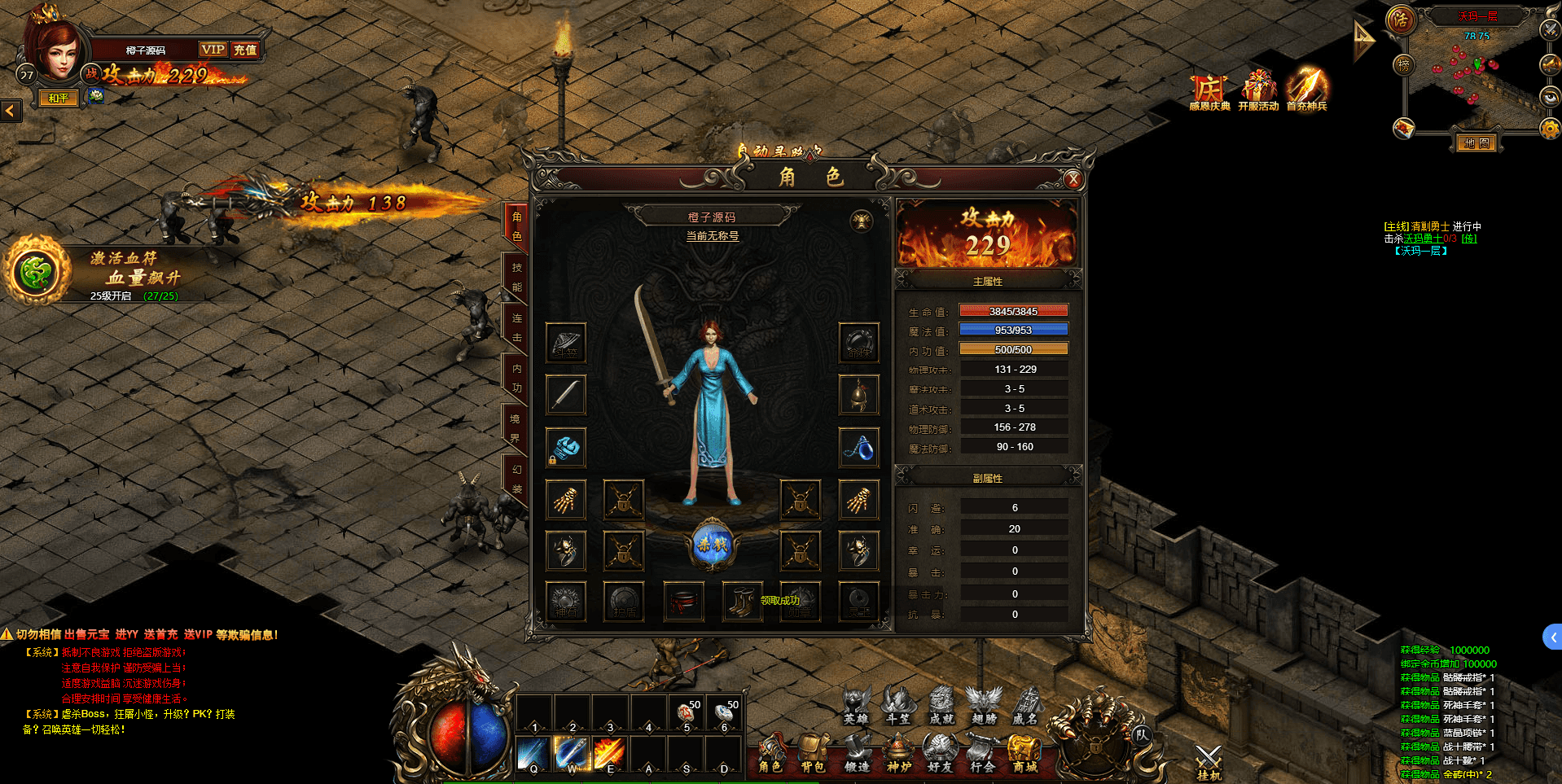Use the red potion in hotbar slot 5
1562x784 pixels.
point(687,714)
